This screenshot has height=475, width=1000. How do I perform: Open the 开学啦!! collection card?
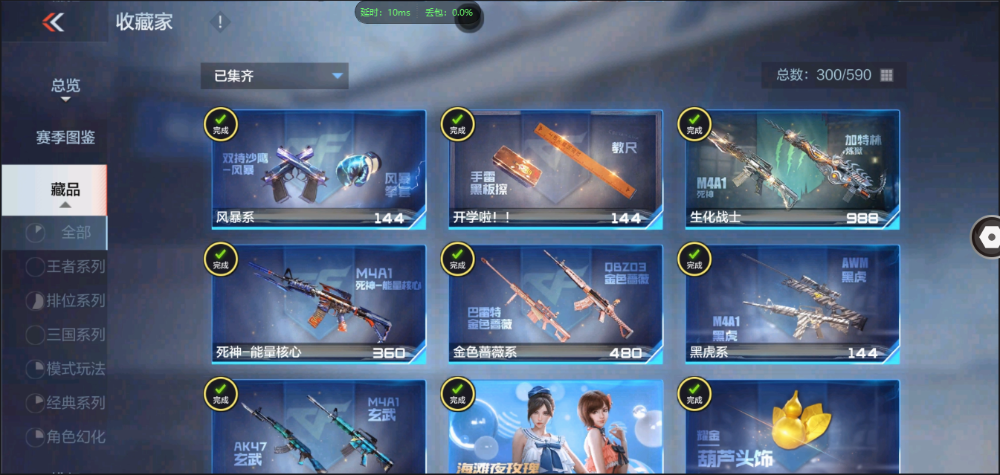[555, 168]
